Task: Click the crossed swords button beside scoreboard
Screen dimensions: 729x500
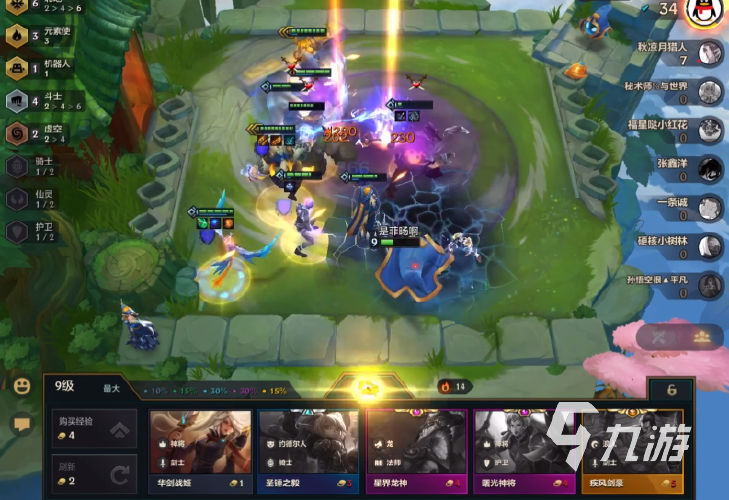Action: (661, 338)
